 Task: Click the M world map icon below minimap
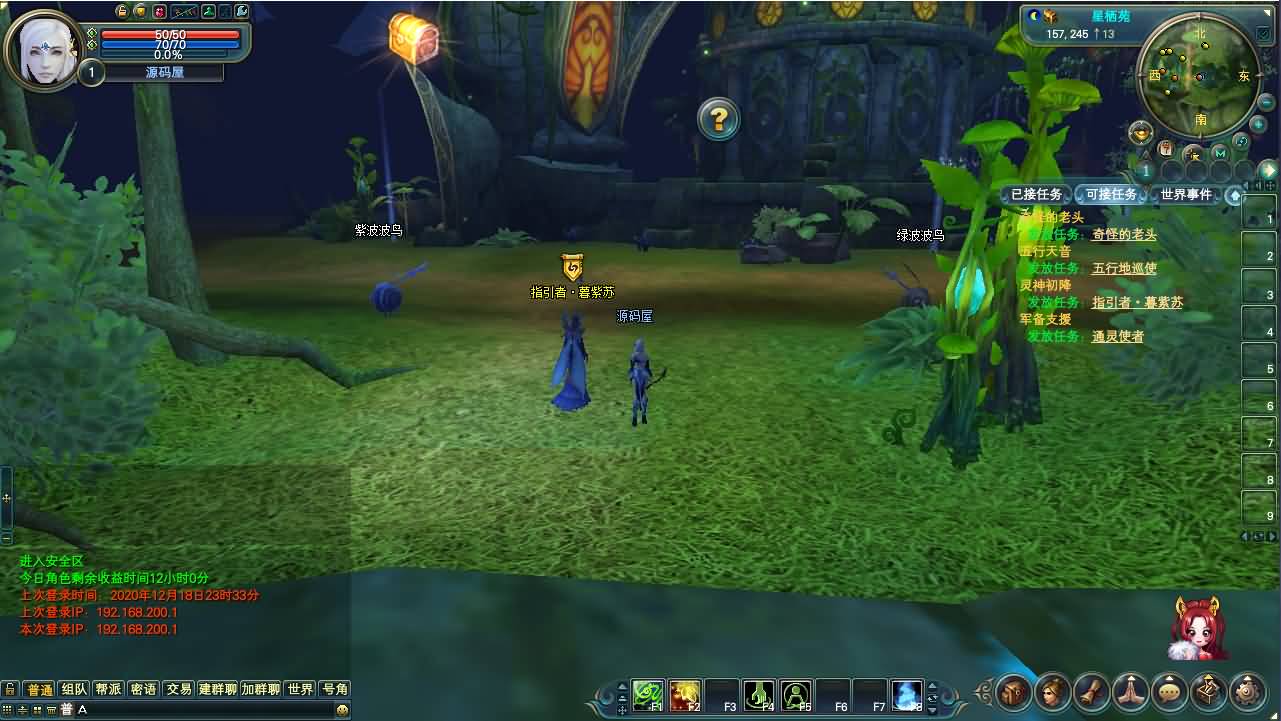point(1220,152)
